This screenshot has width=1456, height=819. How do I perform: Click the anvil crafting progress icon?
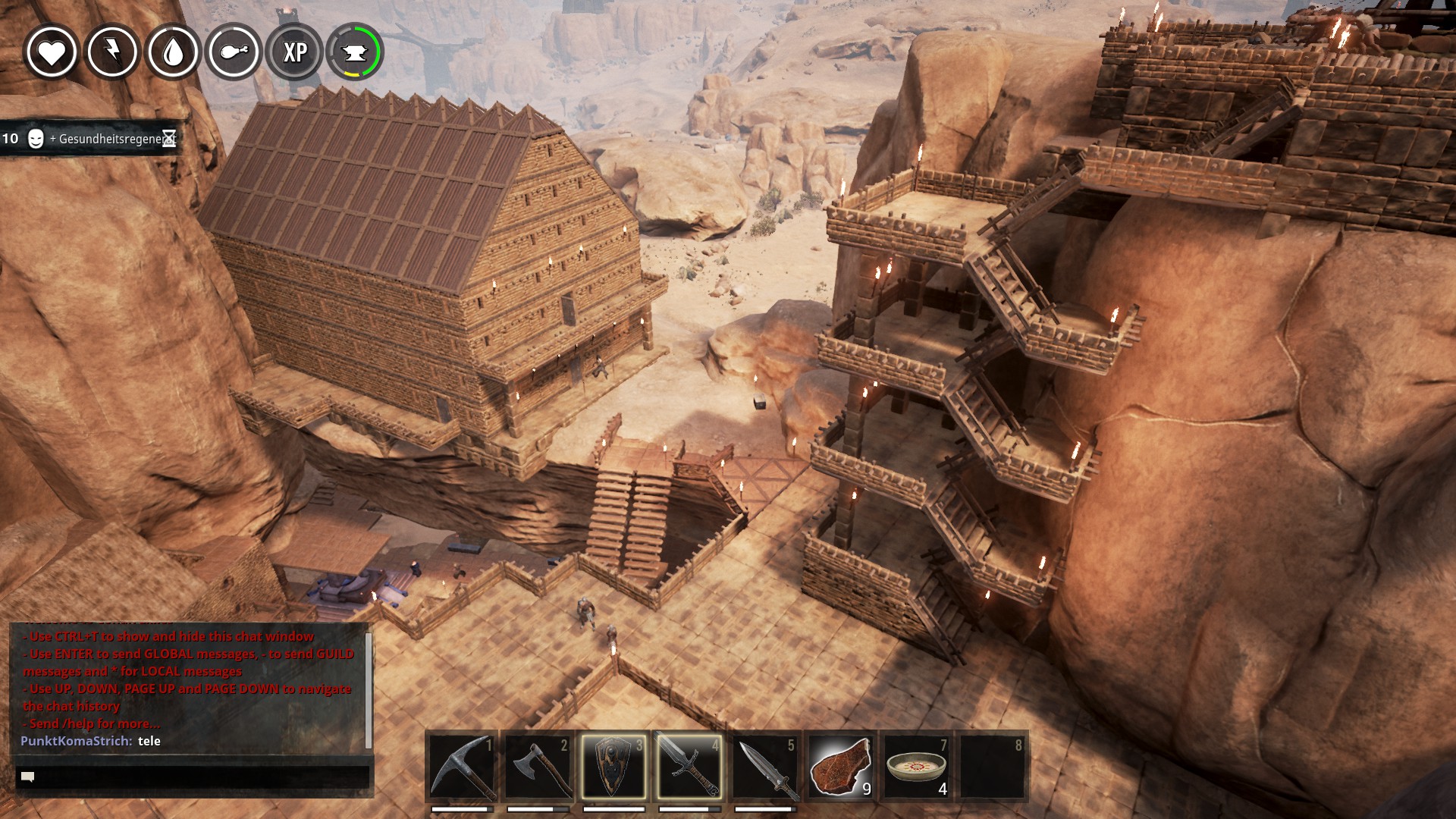click(355, 52)
